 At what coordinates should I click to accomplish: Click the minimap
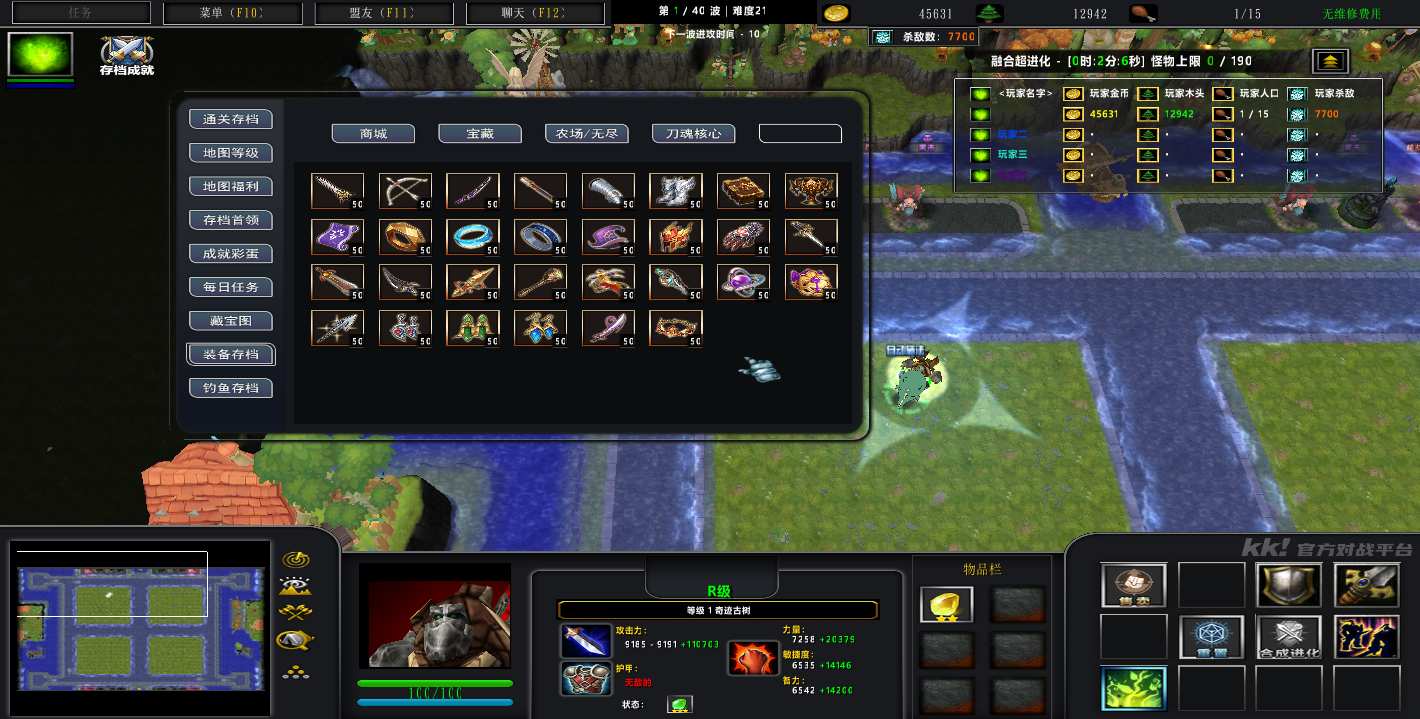pyautogui.click(x=141, y=630)
